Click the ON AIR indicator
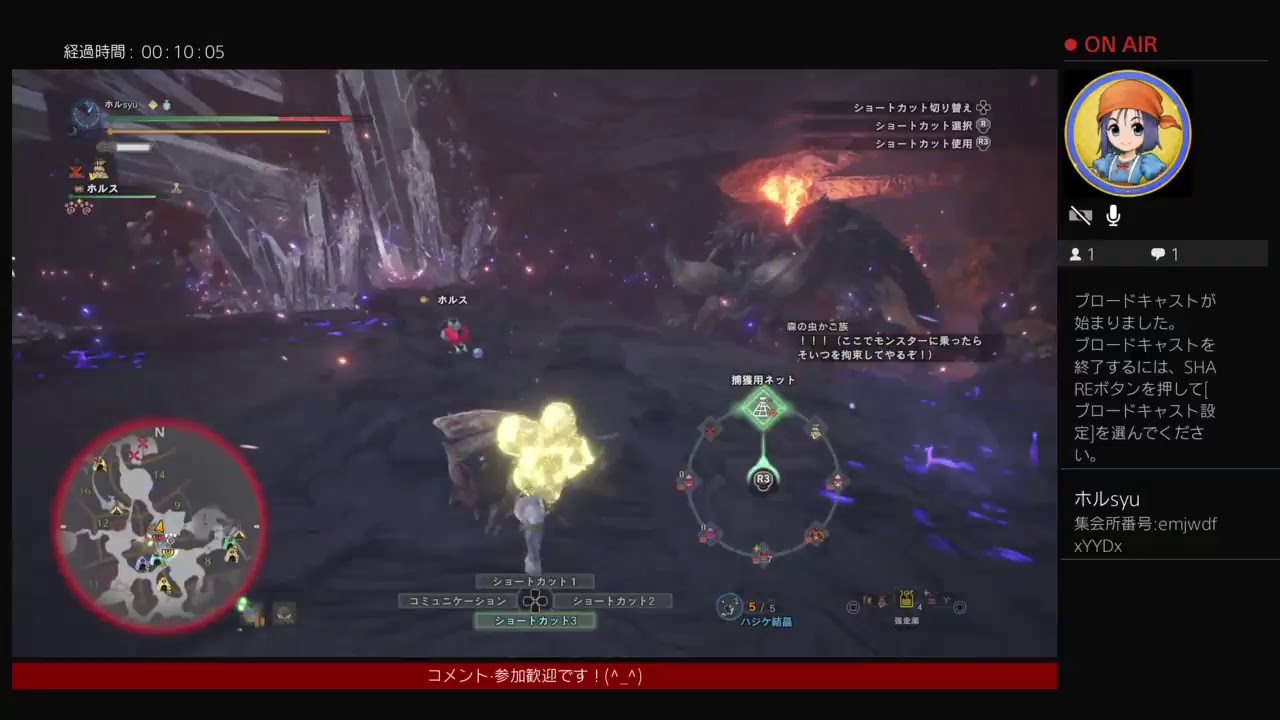 pyautogui.click(x=1113, y=44)
